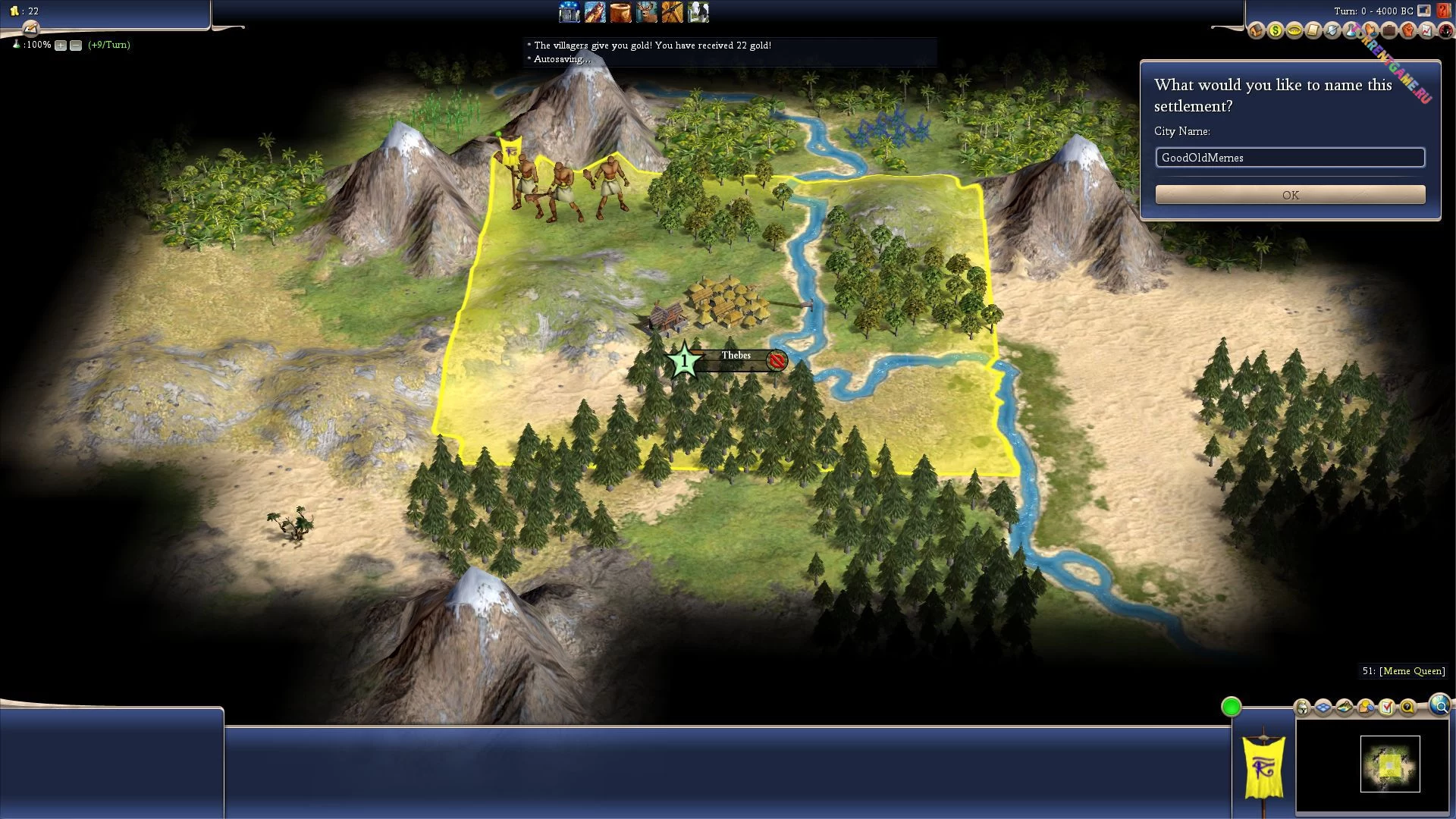Open the Corporation Advisor briefcase icon
1456x819 pixels.
tap(1389, 31)
